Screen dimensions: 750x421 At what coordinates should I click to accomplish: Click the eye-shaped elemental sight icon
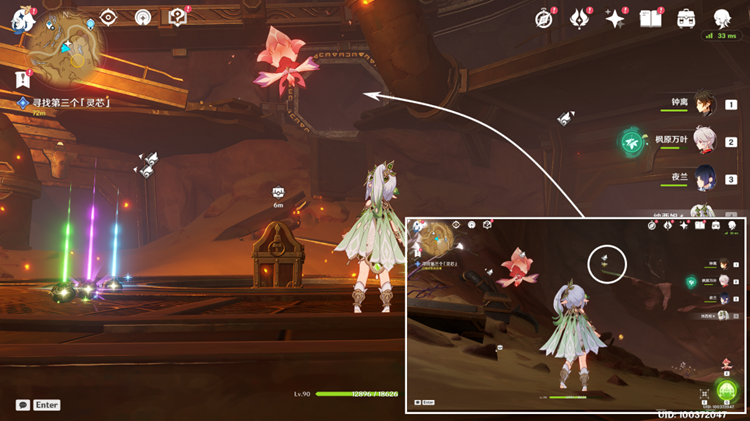[x=110, y=18]
